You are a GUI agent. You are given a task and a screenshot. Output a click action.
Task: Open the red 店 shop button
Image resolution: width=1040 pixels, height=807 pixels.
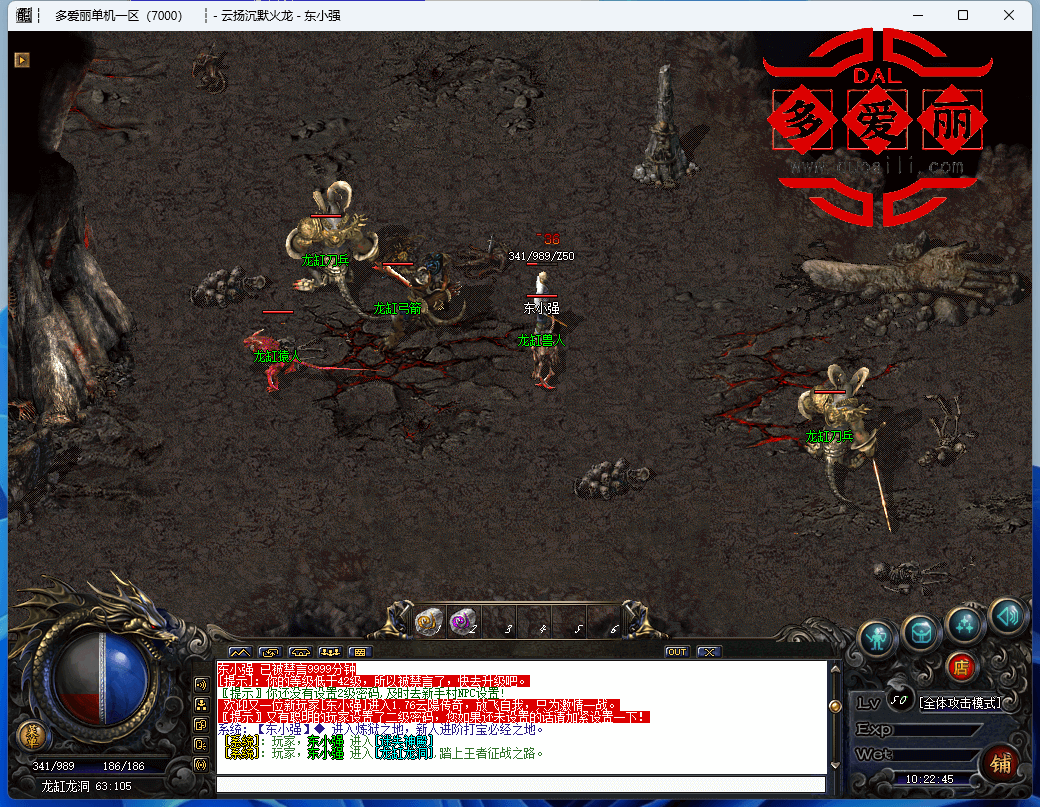[x=961, y=666]
